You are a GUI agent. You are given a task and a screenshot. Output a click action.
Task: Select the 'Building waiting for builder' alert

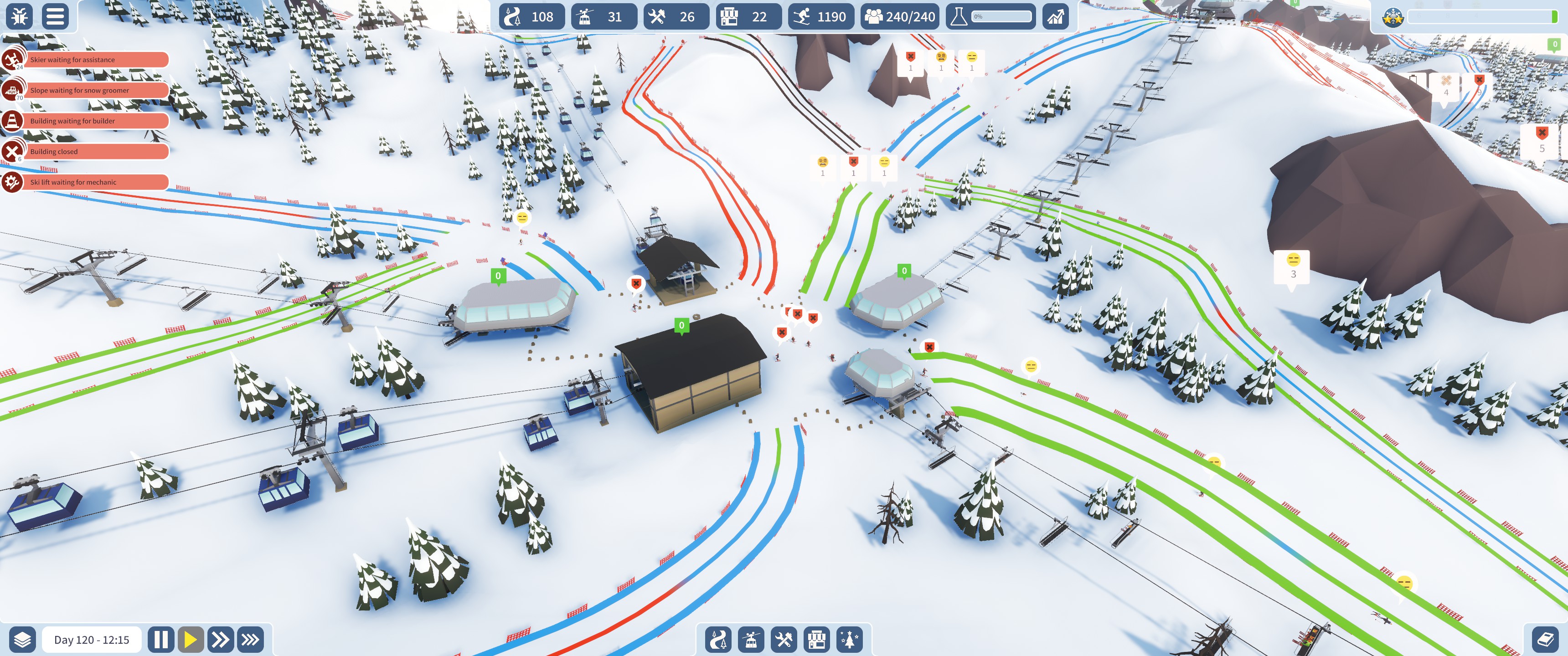[94, 120]
